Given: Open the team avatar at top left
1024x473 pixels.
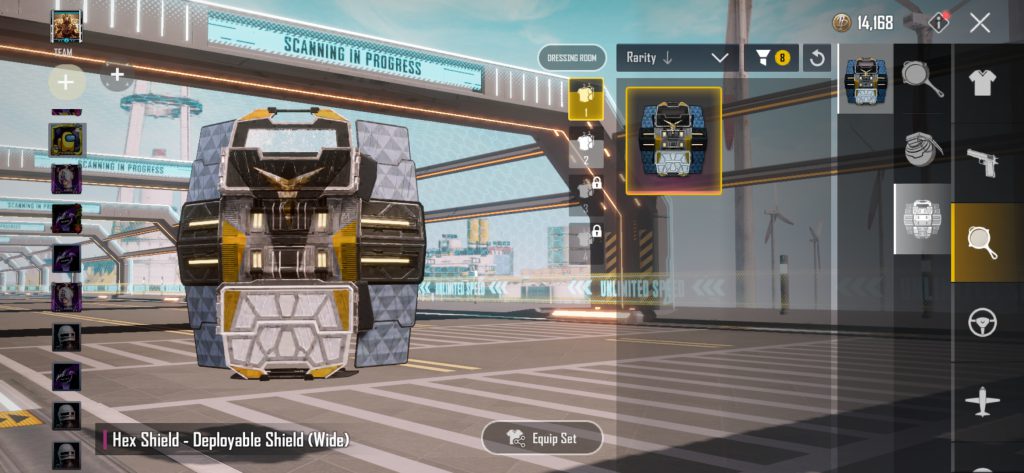Looking at the screenshot, I should 66,26.
